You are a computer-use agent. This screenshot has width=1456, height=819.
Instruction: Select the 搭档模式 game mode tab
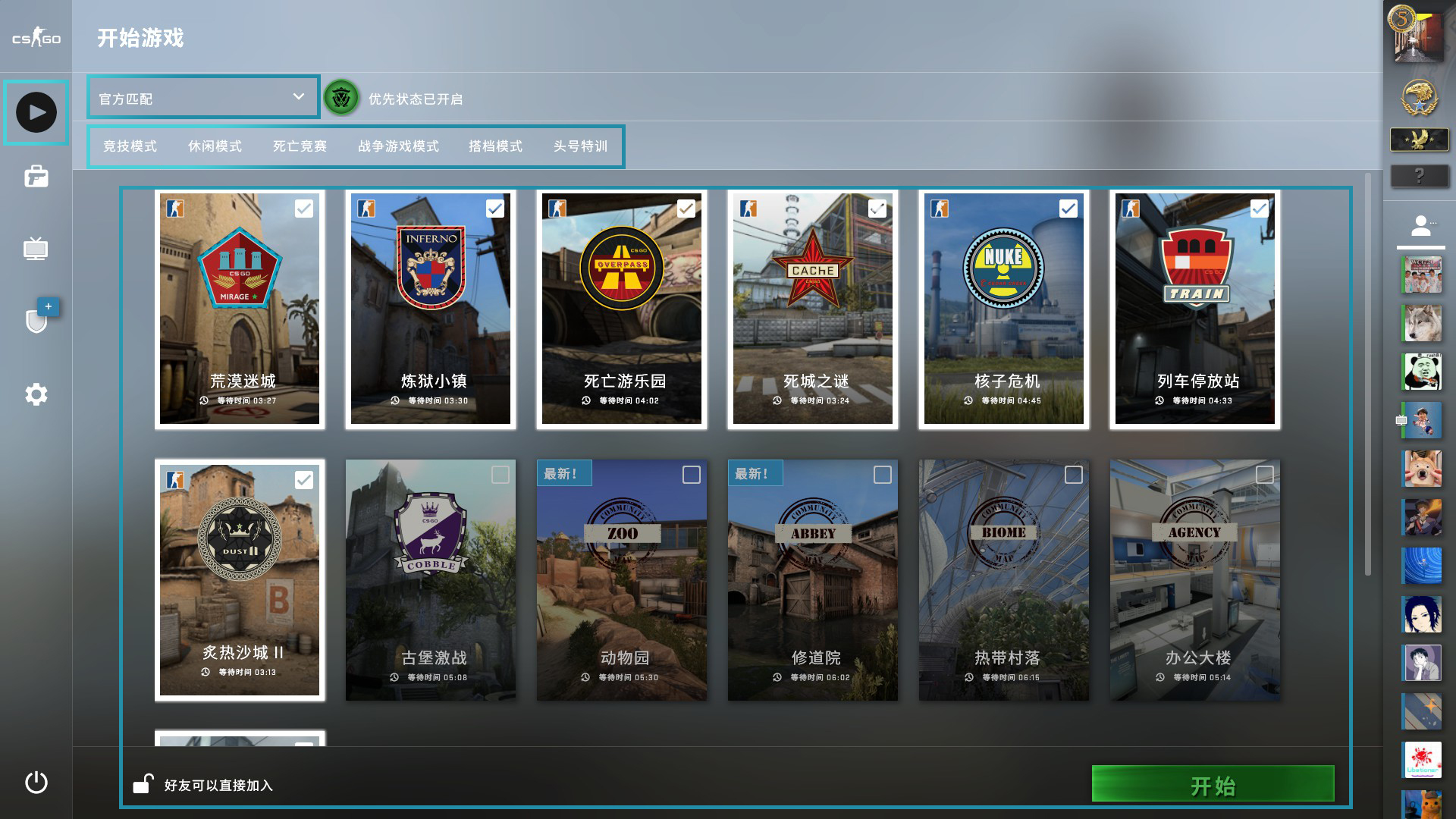pos(494,146)
